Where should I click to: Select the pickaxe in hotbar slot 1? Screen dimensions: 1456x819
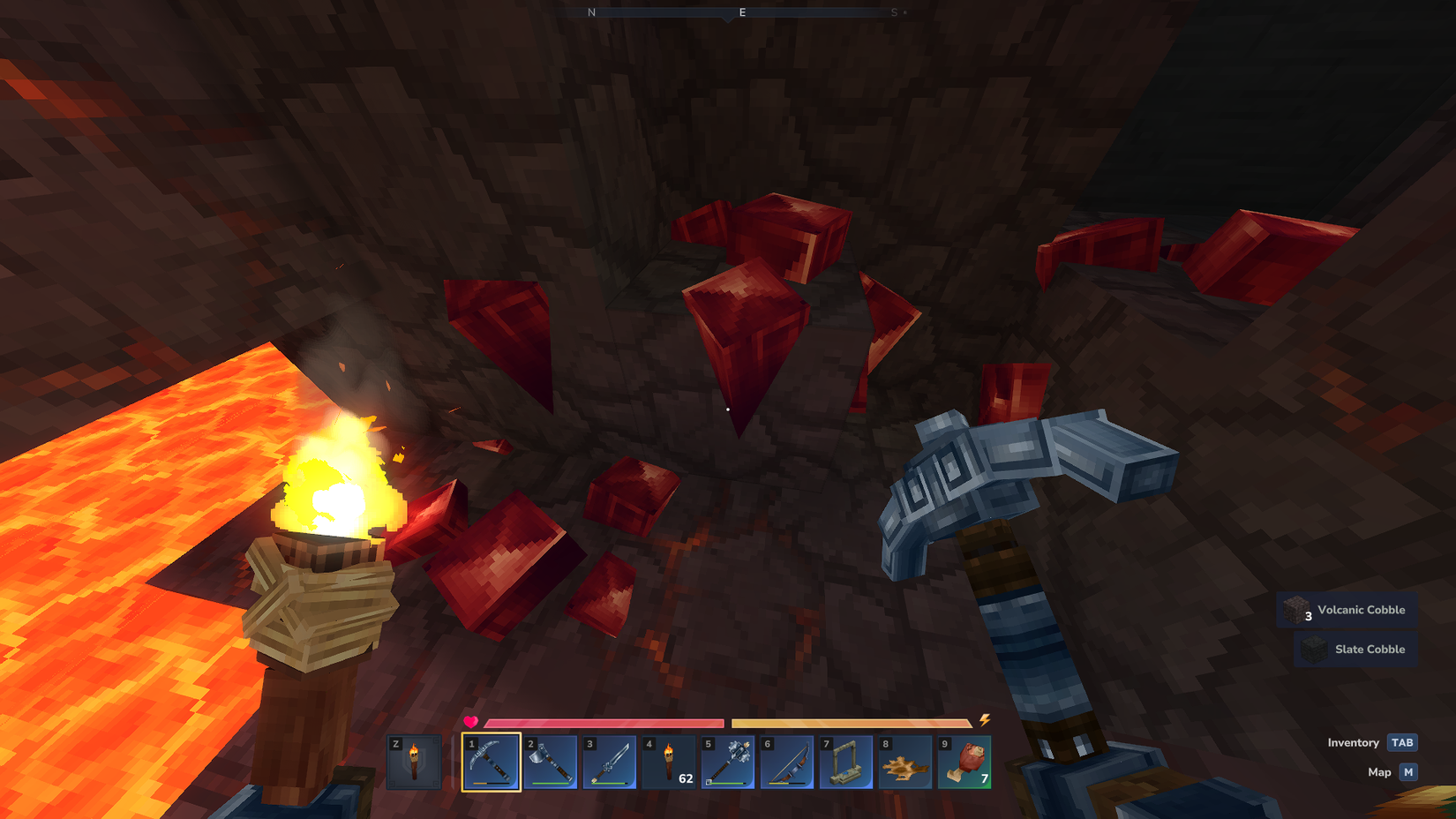coord(492,763)
